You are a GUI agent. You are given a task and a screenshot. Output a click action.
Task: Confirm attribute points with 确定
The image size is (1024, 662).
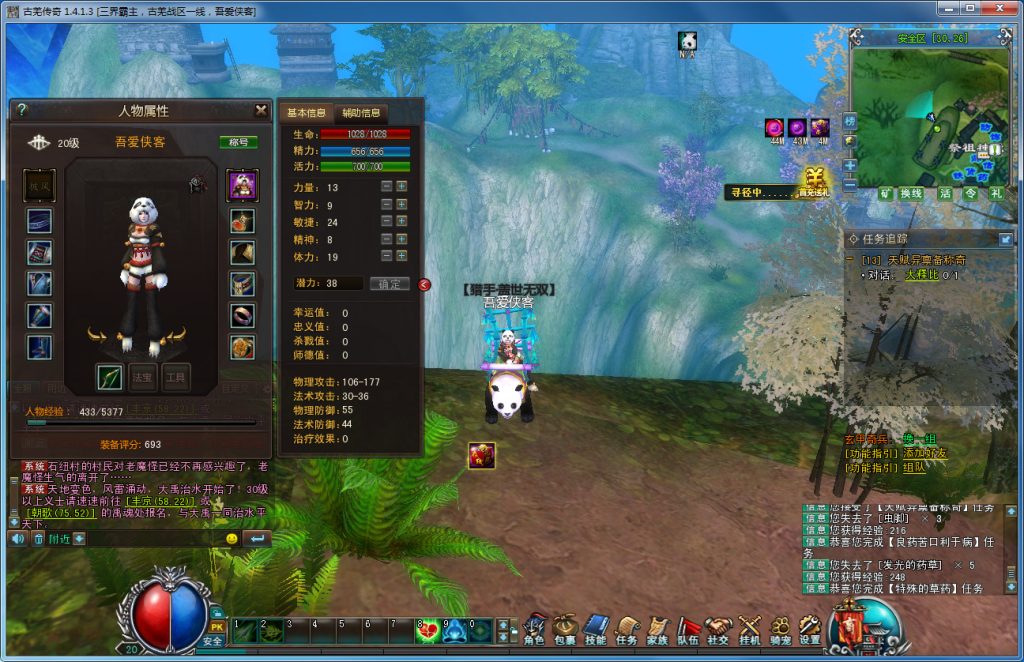pyautogui.click(x=389, y=284)
